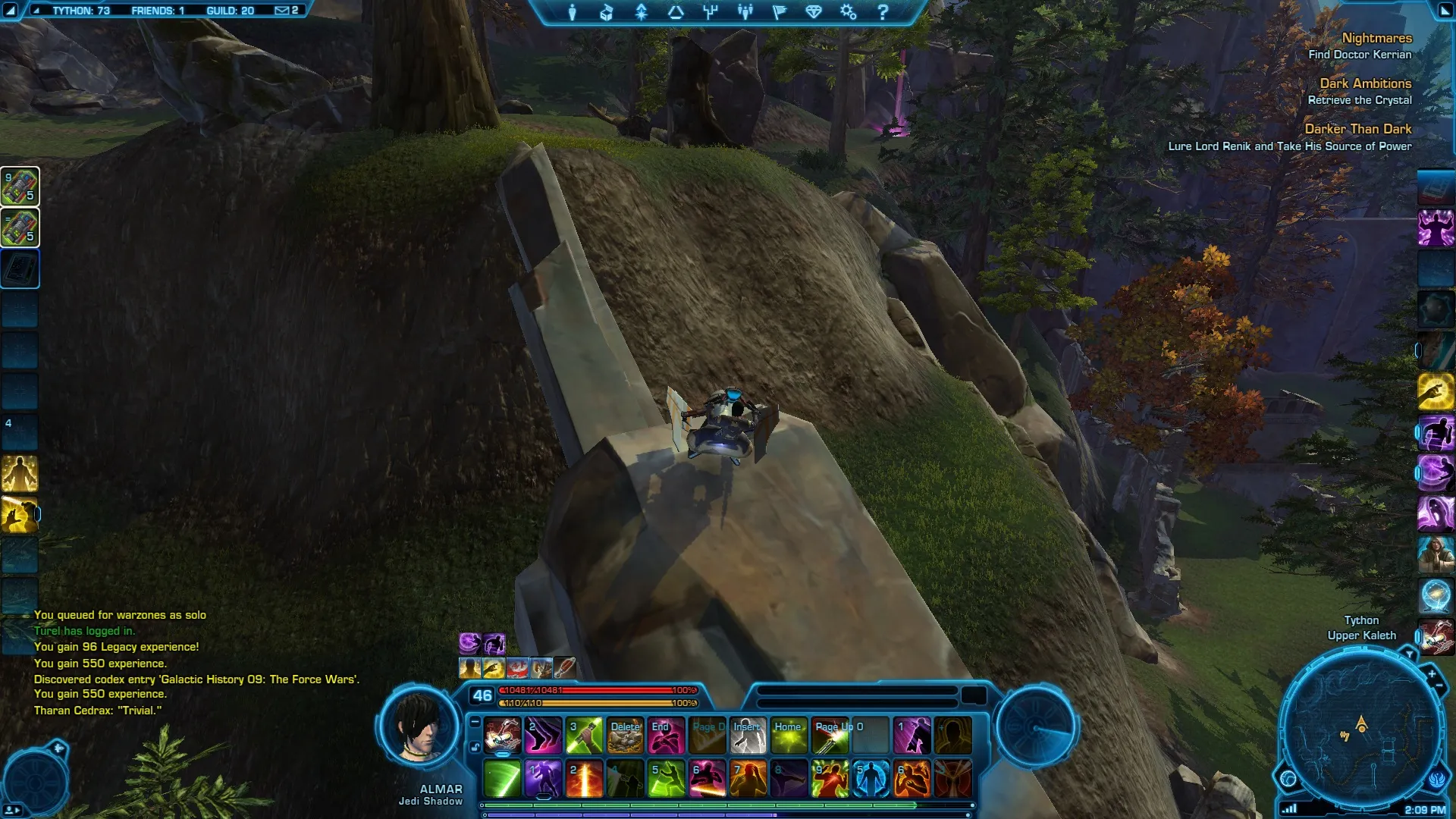Open the three-person social window icon
Viewport: 1456px width, 819px height.
coord(745,12)
